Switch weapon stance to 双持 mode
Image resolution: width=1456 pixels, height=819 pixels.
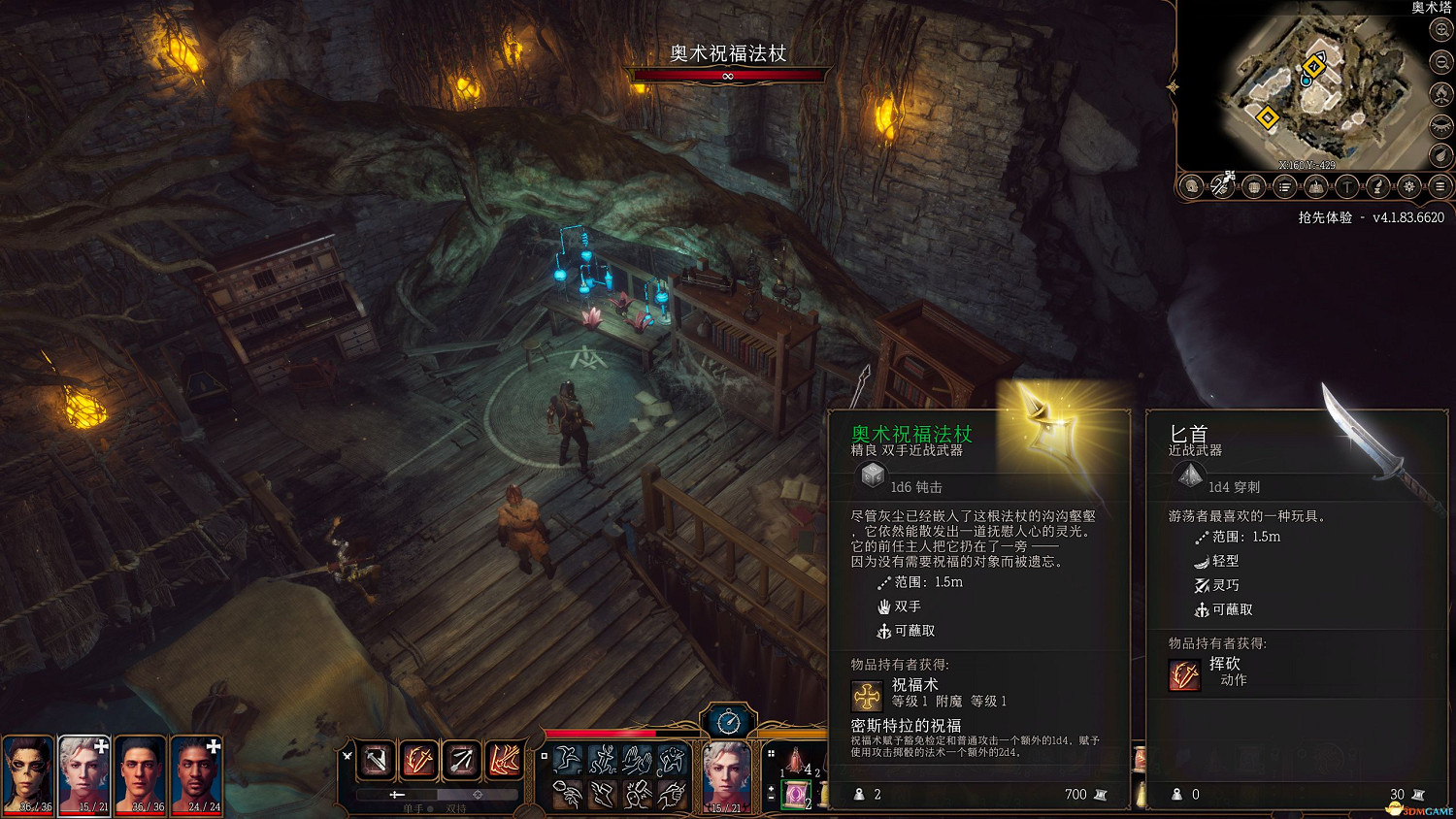point(454,806)
